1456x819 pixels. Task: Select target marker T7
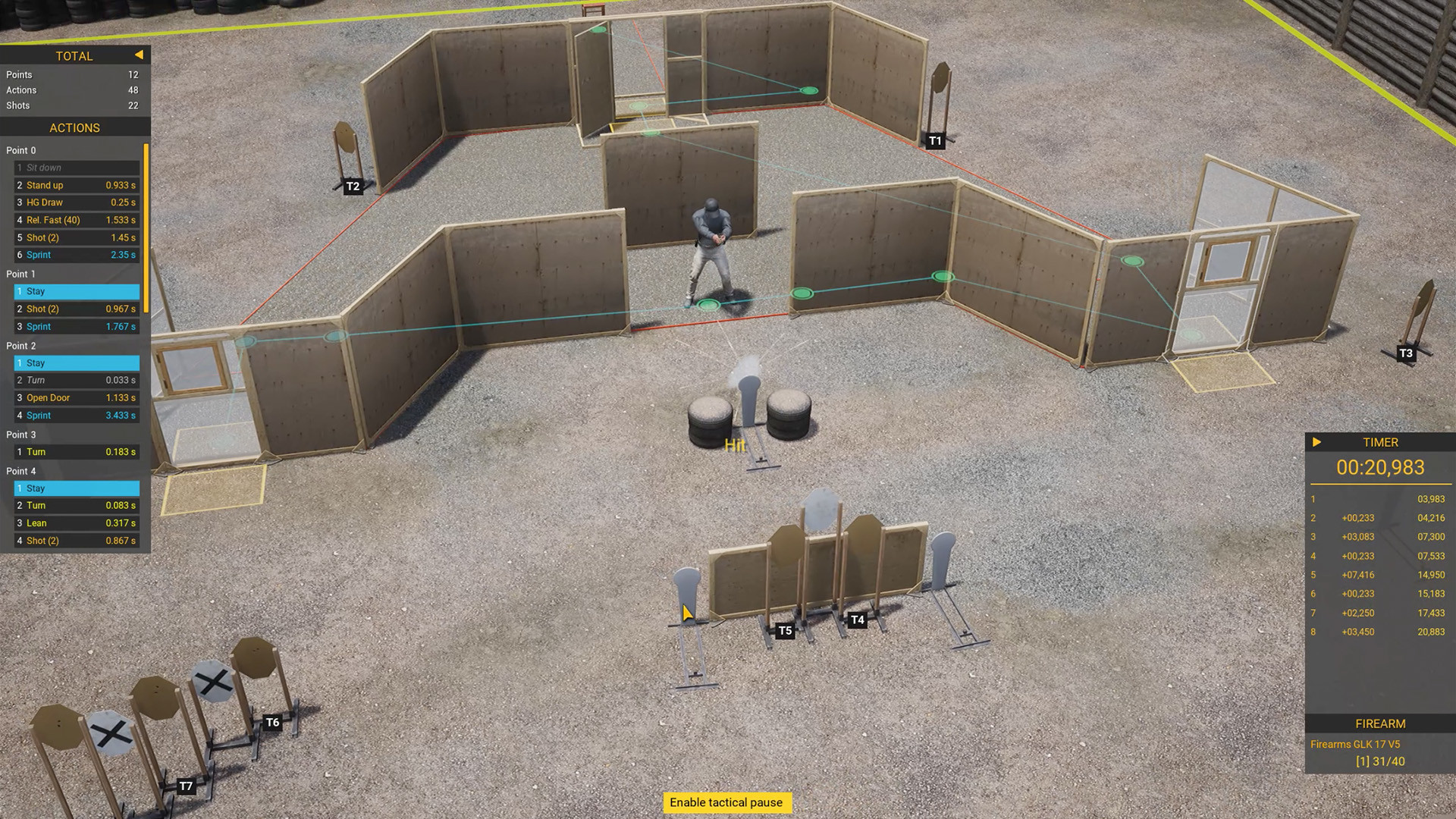(x=186, y=786)
